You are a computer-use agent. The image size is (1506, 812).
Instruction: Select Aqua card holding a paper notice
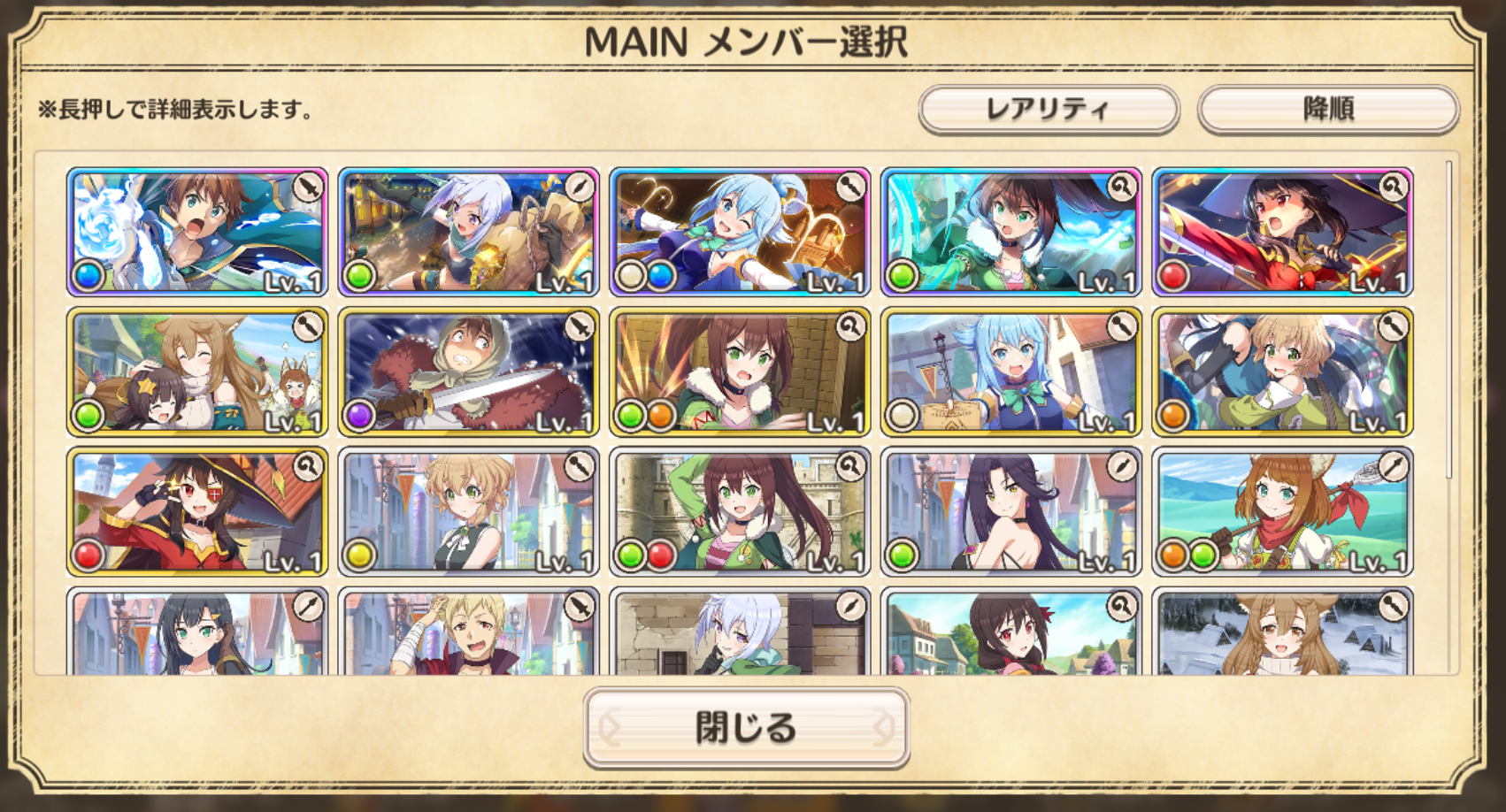(1010, 372)
